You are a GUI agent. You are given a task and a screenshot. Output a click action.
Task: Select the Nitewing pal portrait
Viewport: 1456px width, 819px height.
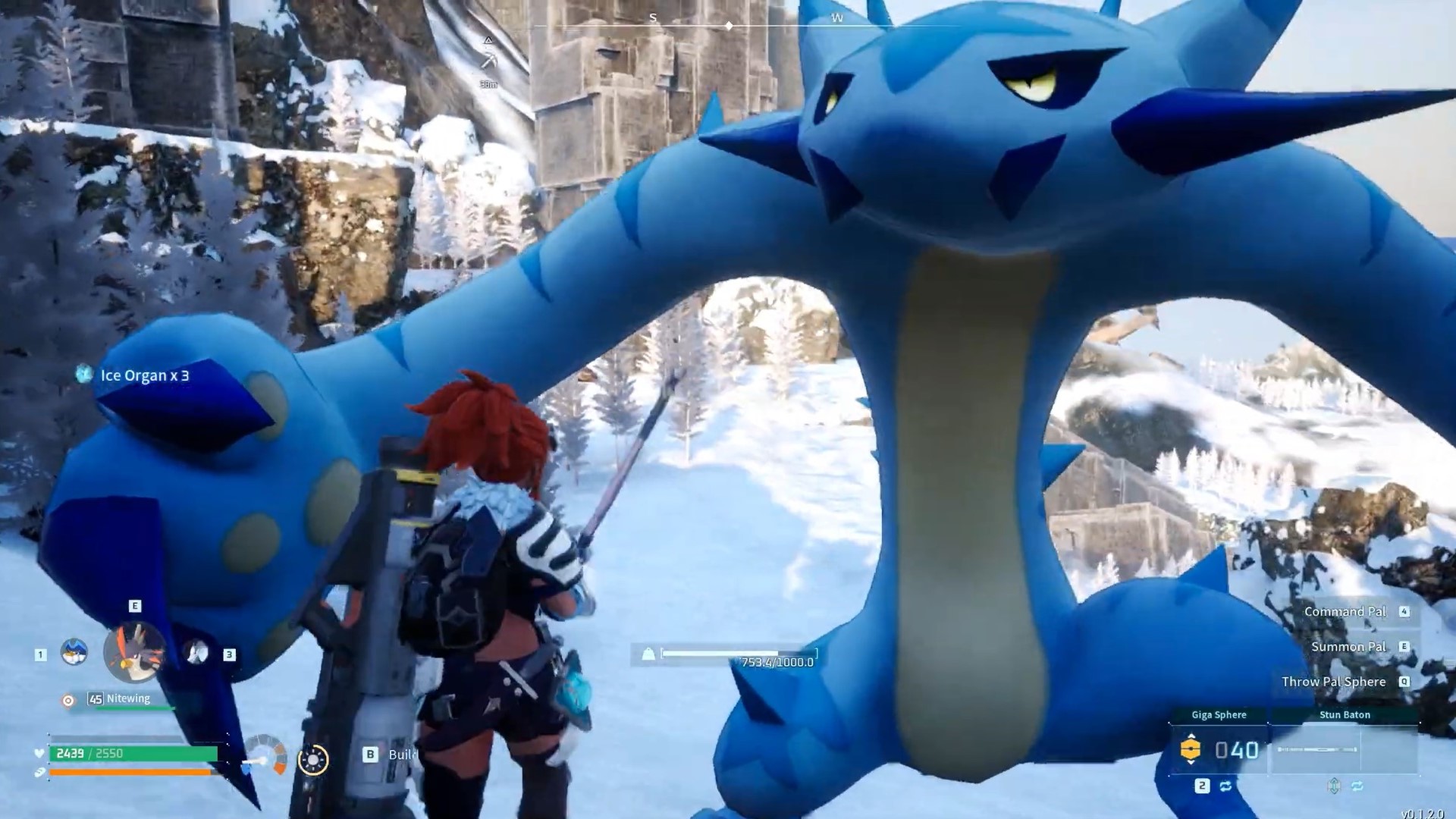[x=136, y=652]
